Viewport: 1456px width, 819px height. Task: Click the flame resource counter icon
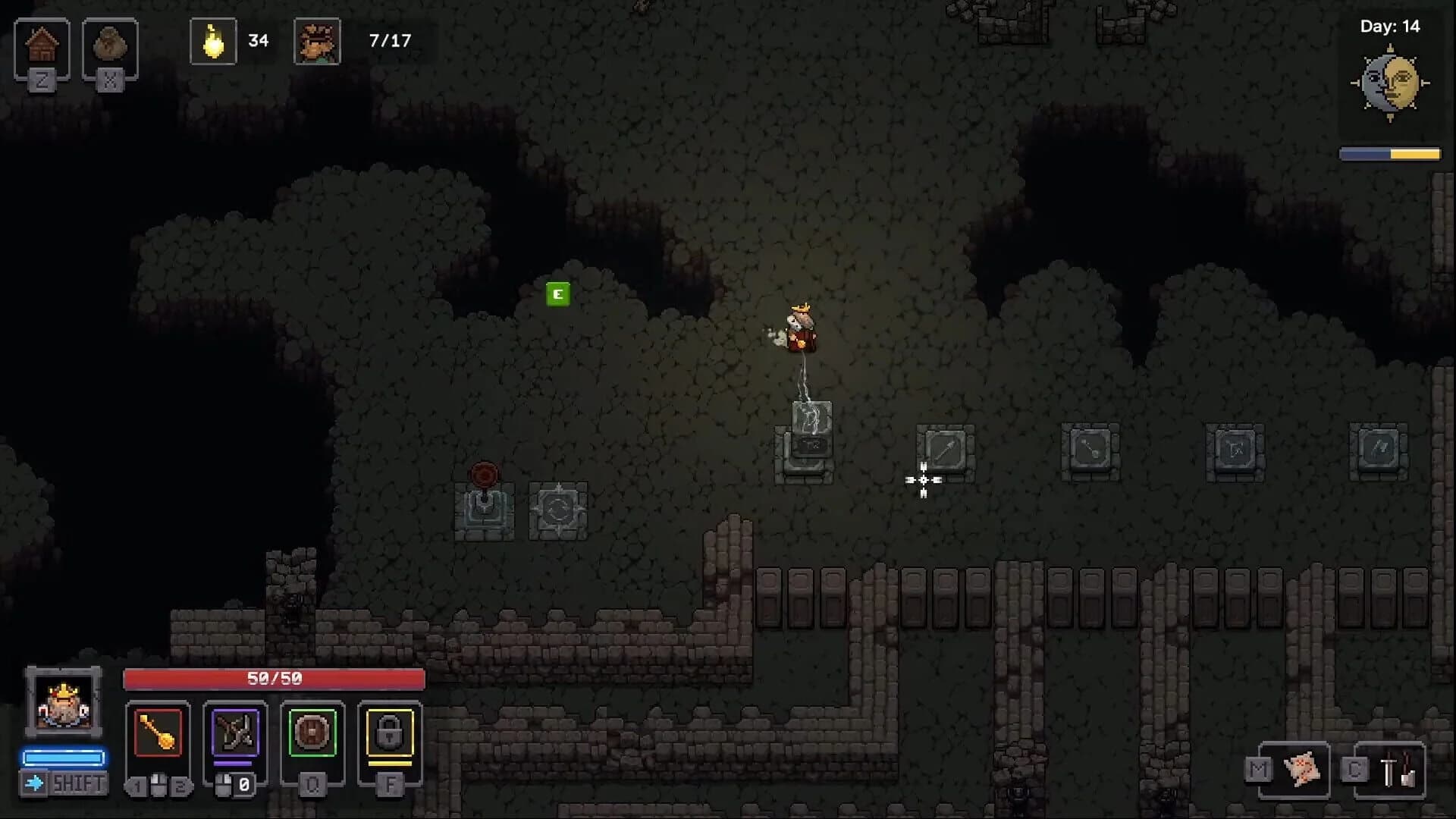[x=213, y=42]
